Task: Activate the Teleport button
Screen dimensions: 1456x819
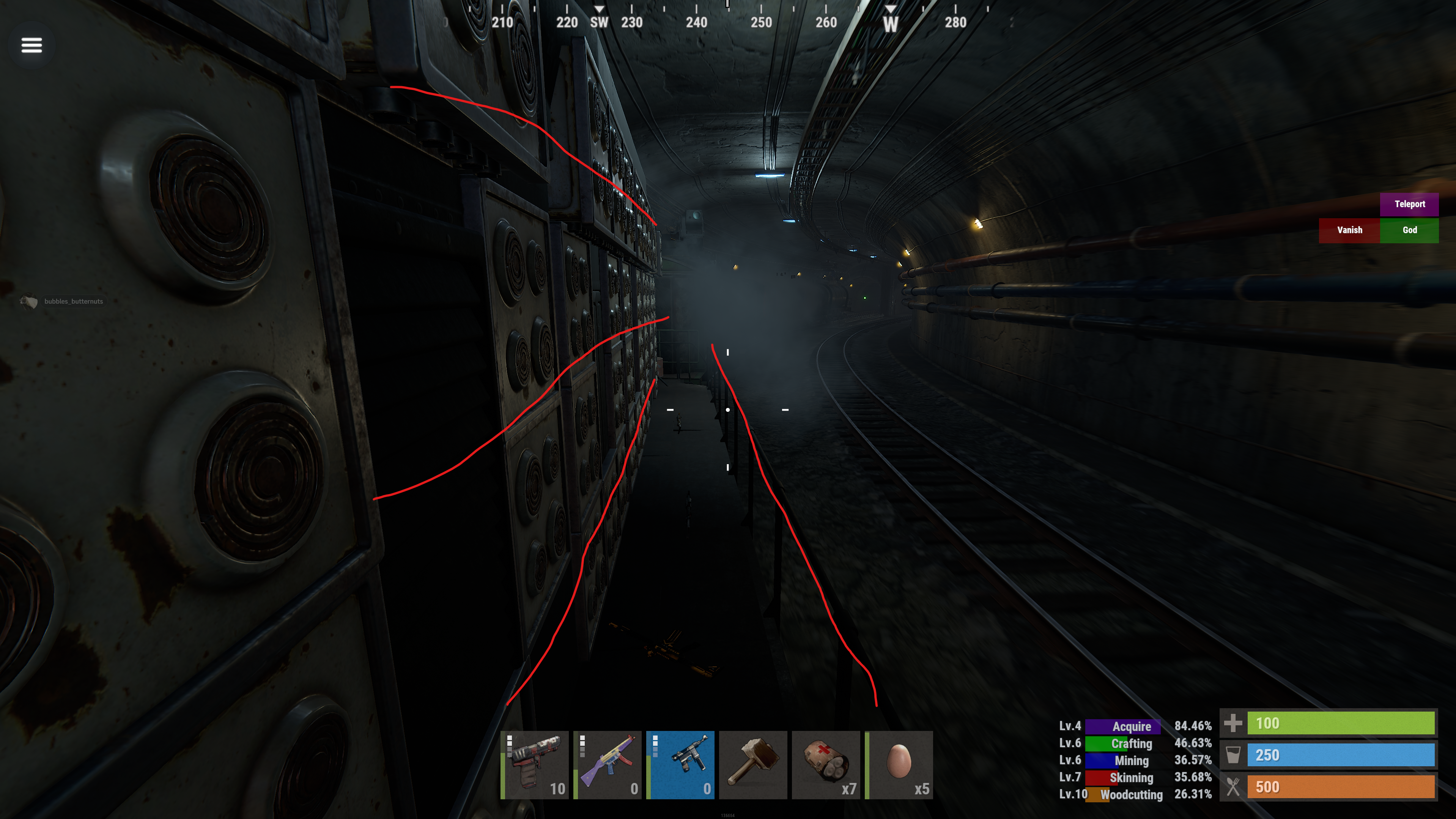Action: click(1409, 204)
